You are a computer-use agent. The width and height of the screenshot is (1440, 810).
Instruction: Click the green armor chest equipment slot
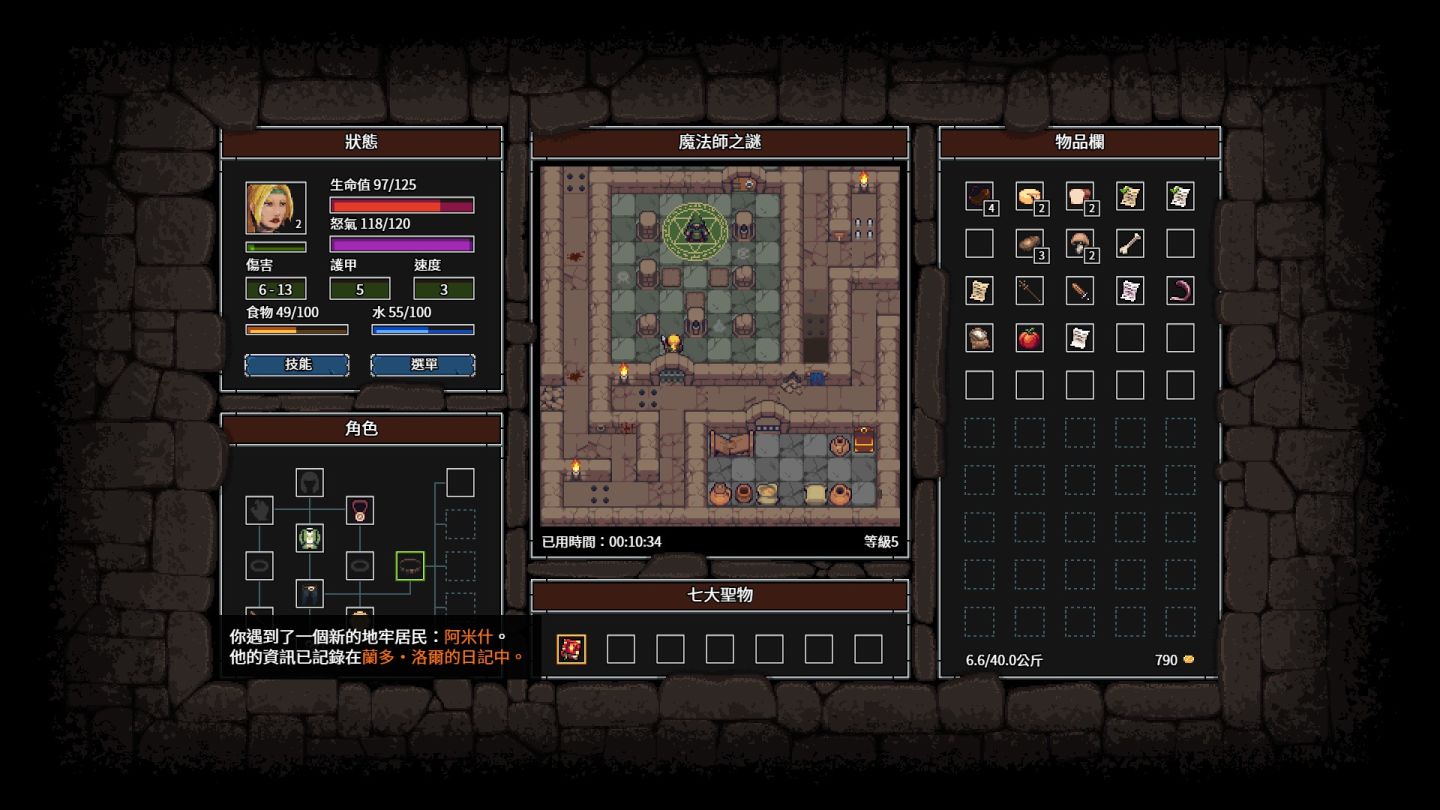click(309, 538)
